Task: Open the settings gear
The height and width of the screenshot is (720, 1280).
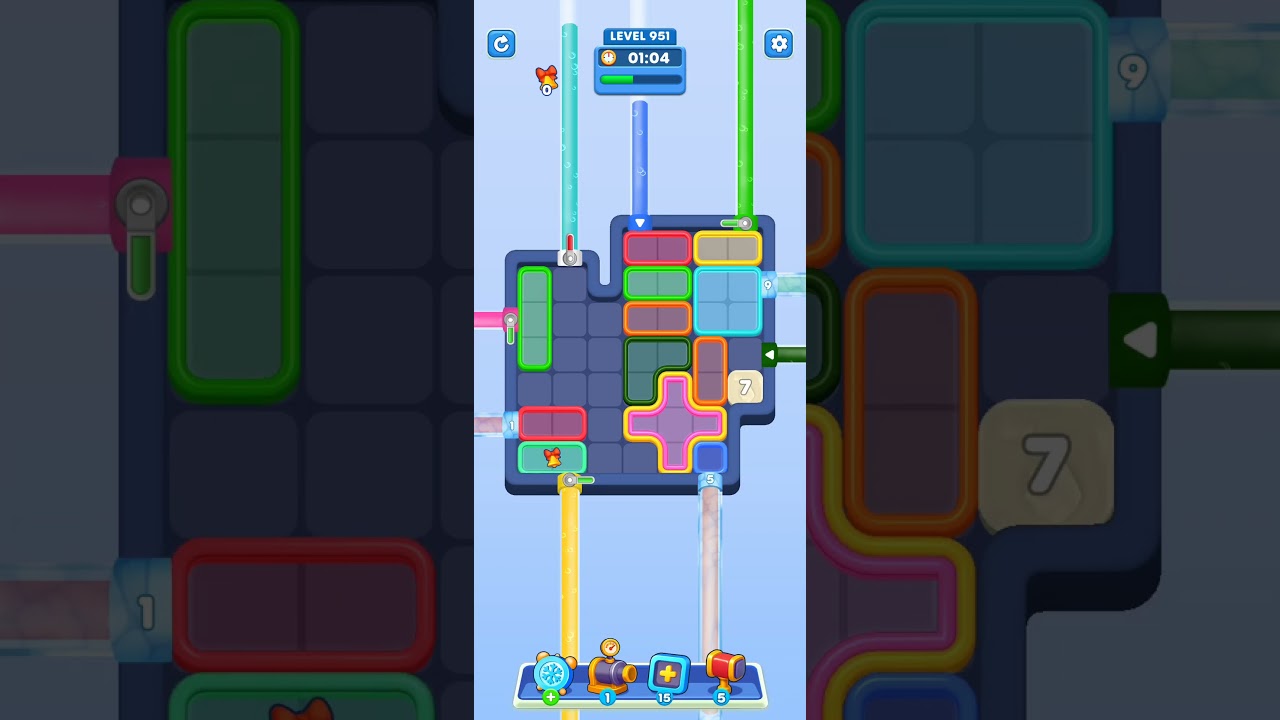Action: pos(779,44)
